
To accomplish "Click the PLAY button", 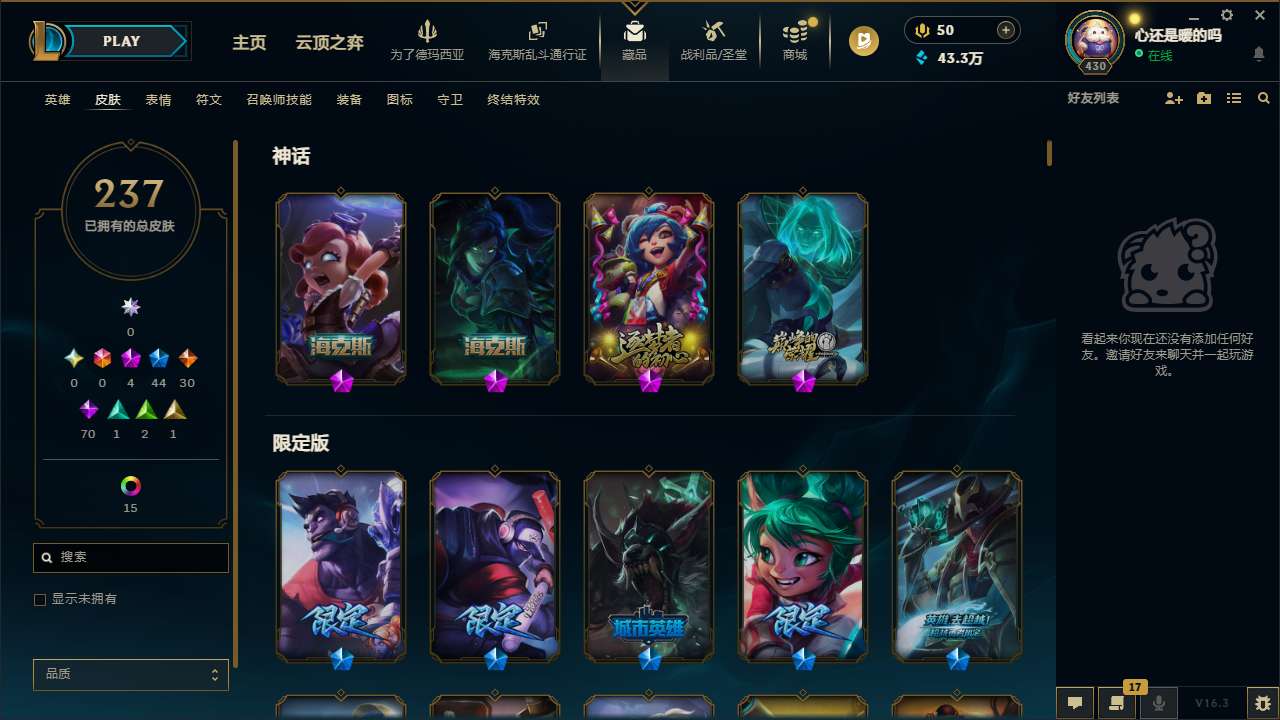I will point(121,41).
